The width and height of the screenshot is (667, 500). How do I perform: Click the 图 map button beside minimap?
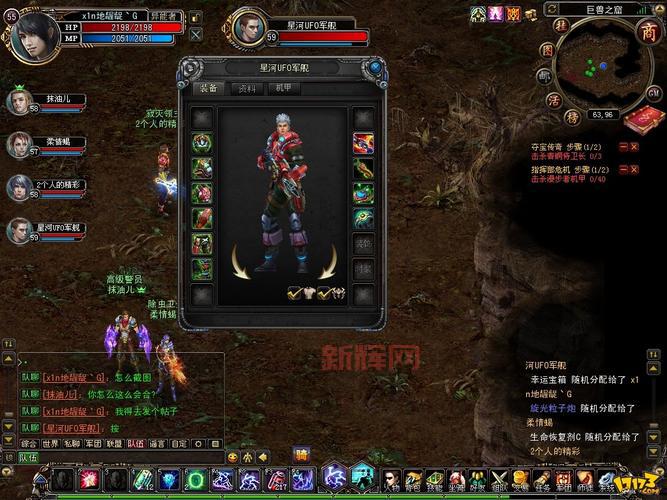(x=547, y=48)
